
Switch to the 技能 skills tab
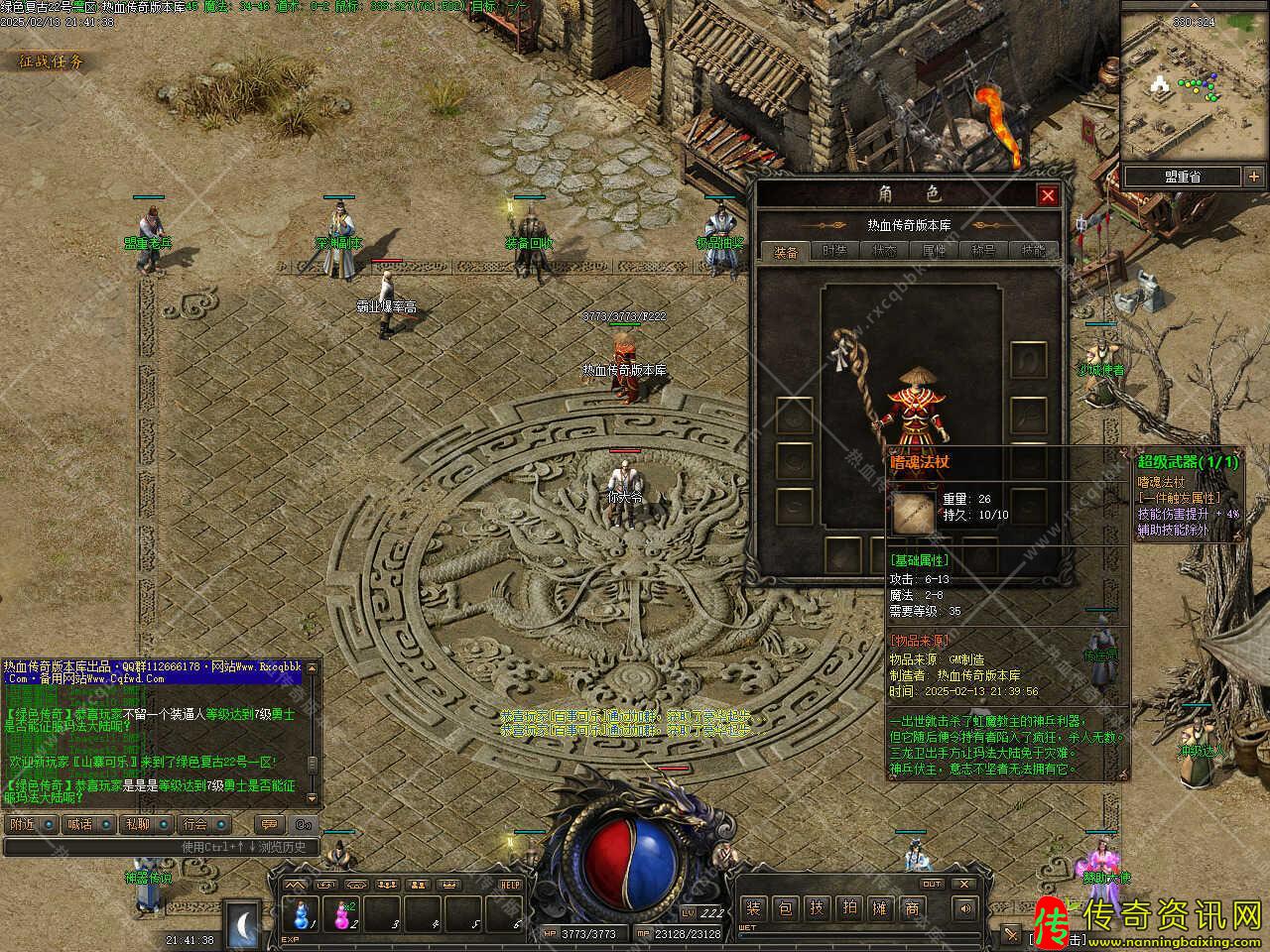1033,251
